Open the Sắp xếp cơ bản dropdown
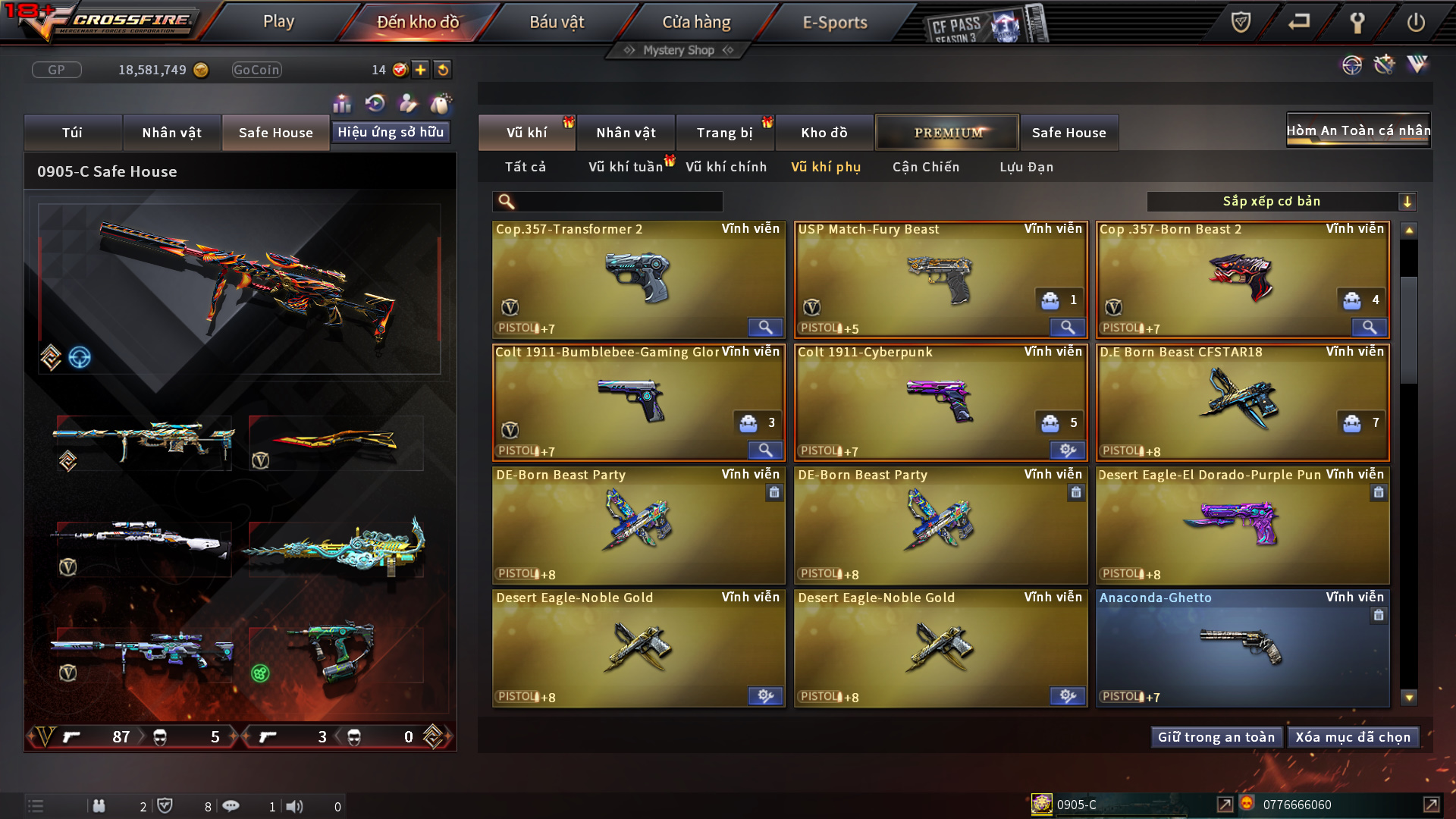 (1281, 202)
